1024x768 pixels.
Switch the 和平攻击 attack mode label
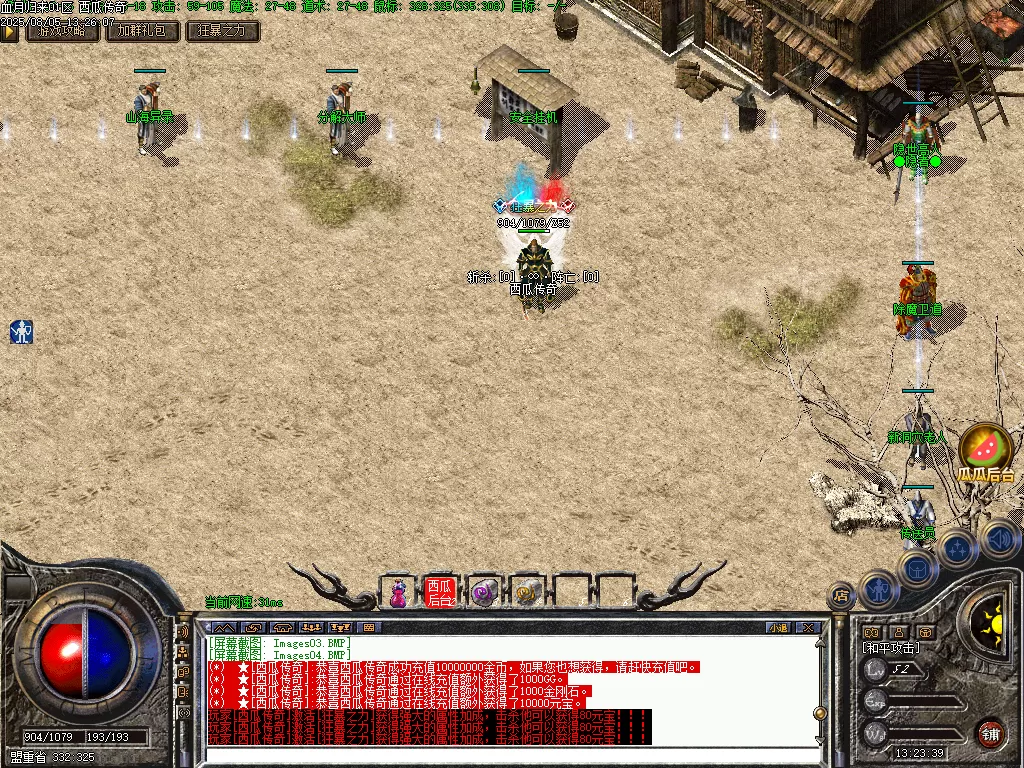coord(892,648)
